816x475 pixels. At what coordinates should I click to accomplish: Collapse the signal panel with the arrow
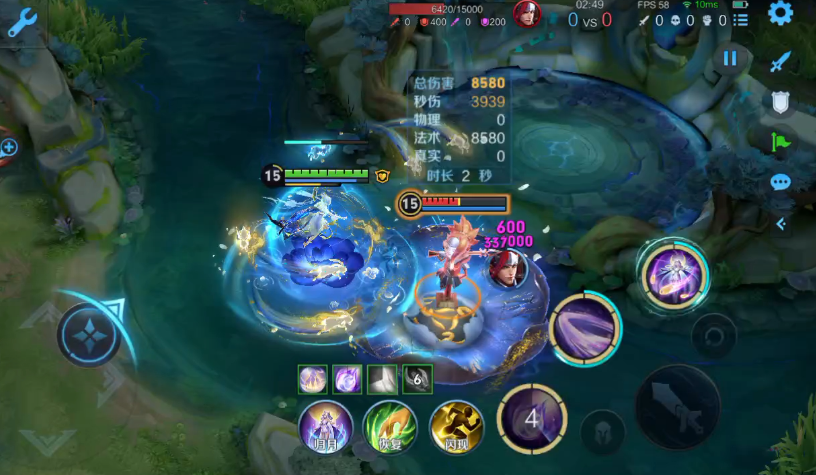[x=781, y=224]
